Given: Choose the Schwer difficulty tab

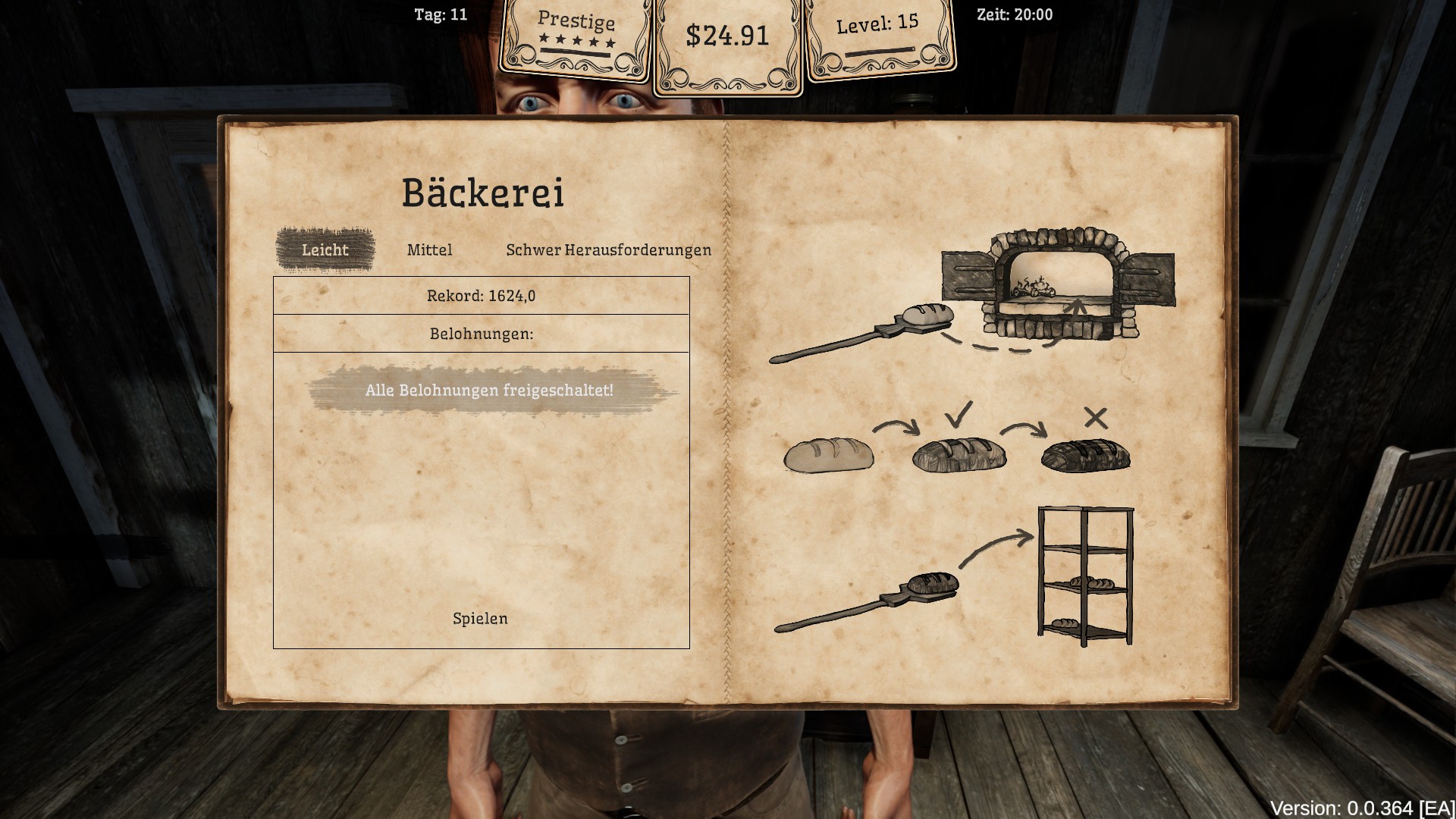Looking at the screenshot, I should pos(533,250).
